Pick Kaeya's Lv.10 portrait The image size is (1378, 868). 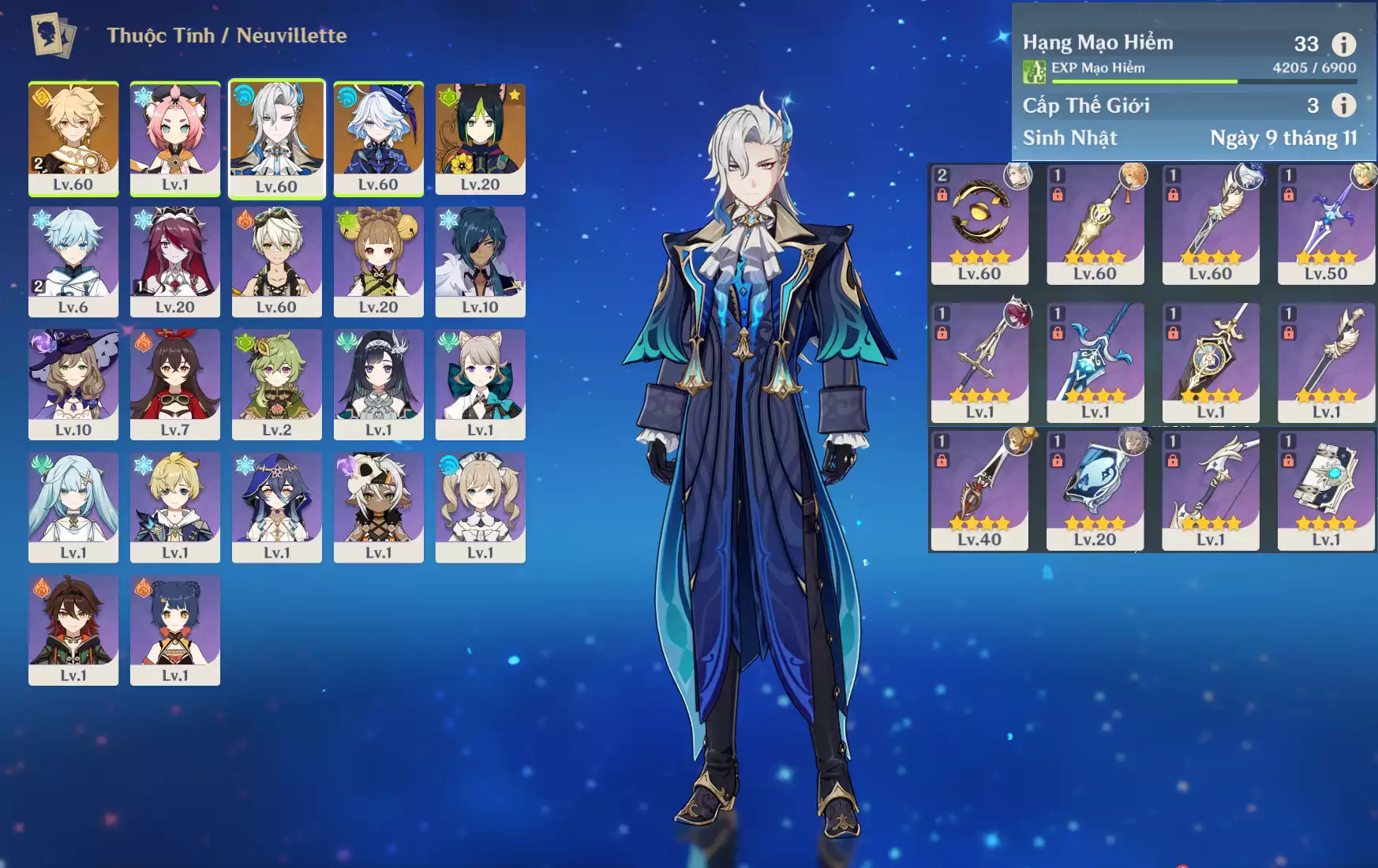(480, 261)
